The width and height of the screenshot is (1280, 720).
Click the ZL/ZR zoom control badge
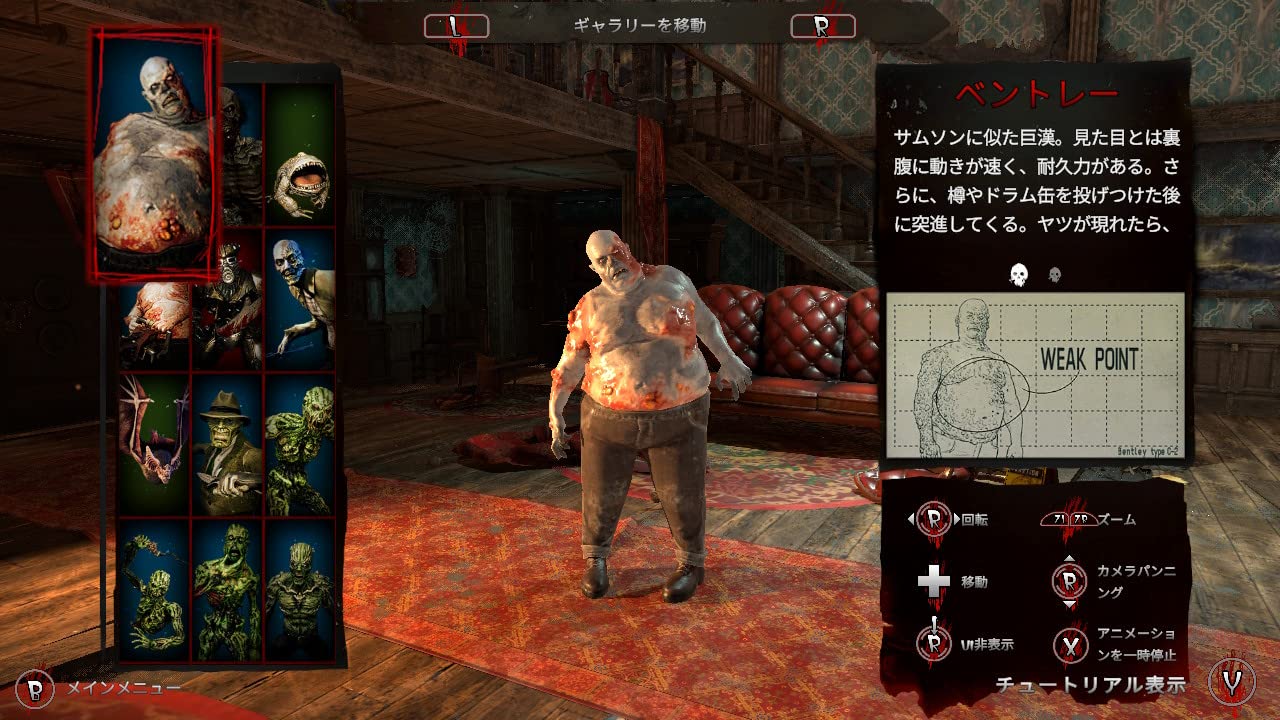[1068, 518]
